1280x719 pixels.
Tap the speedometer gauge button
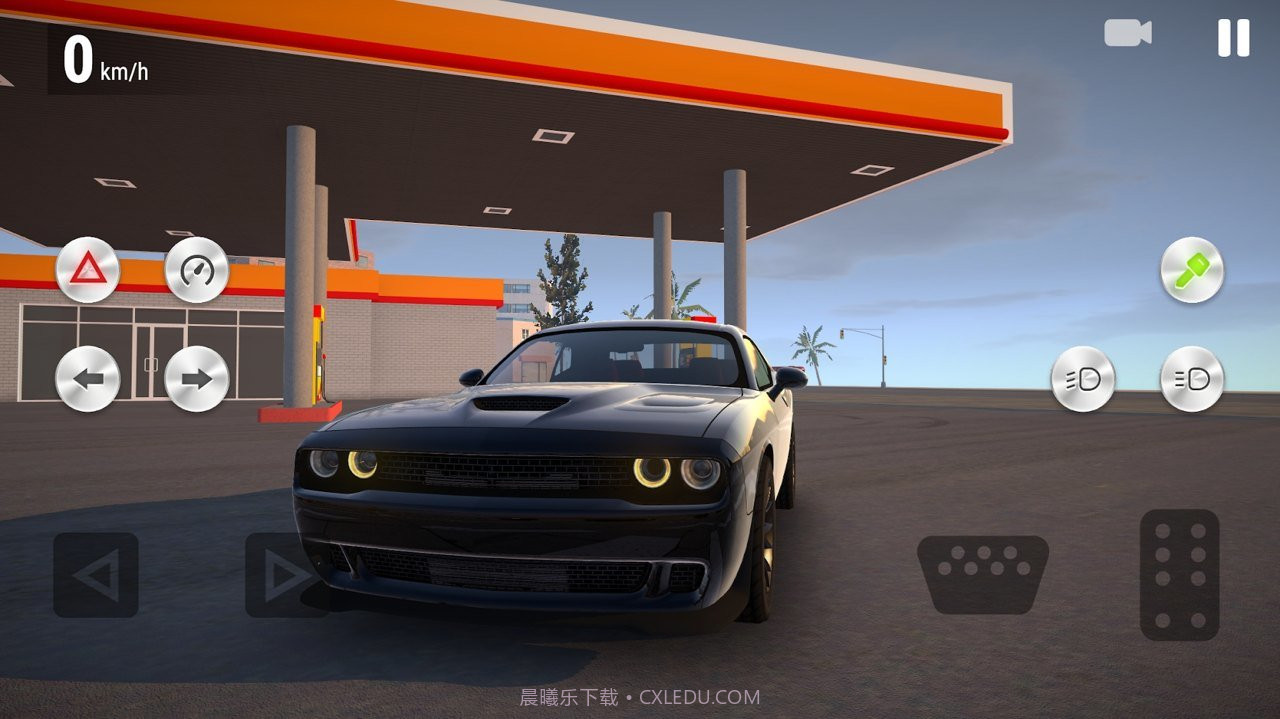point(197,269)
